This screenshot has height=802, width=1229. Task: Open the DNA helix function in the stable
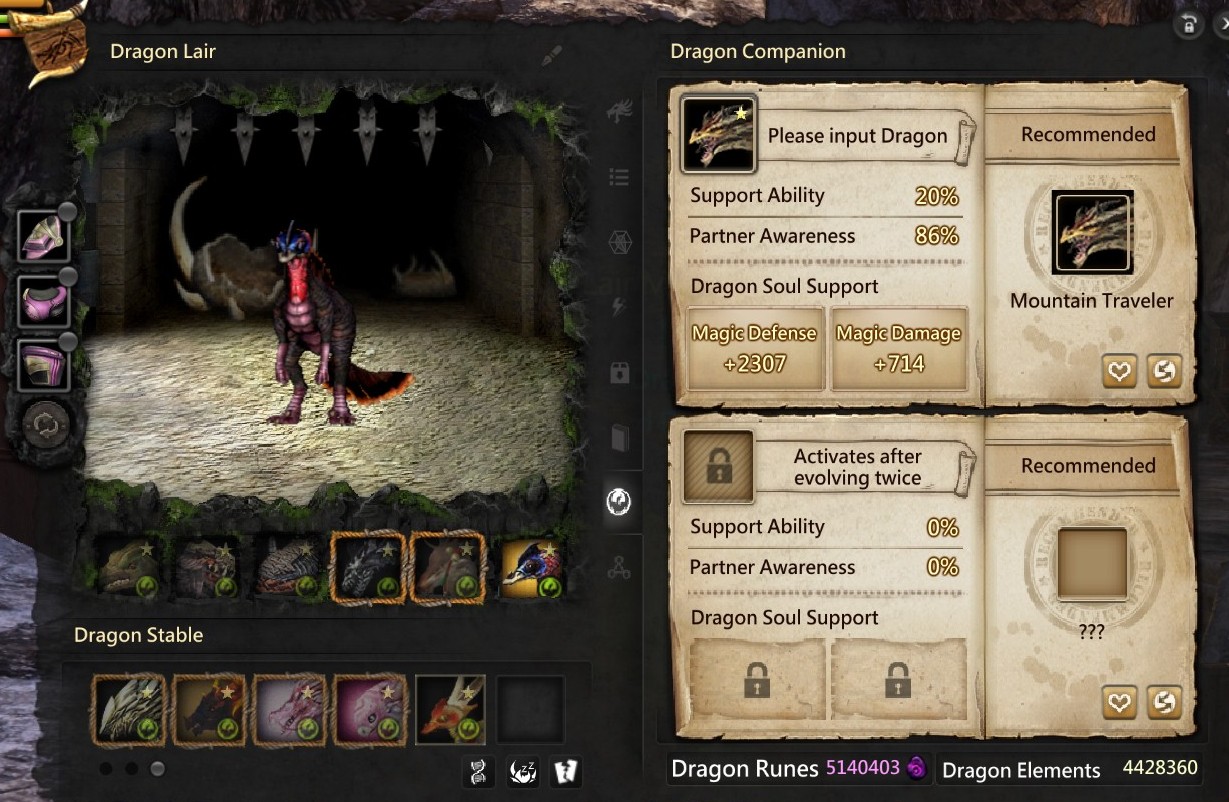pyautogui.click(x=479, y=771)
